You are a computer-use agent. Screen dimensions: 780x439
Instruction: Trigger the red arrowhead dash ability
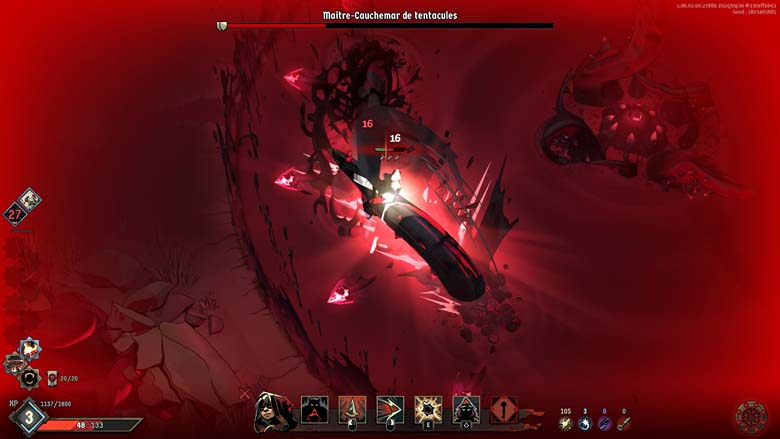pyautogui.click(x=390, y=409)
